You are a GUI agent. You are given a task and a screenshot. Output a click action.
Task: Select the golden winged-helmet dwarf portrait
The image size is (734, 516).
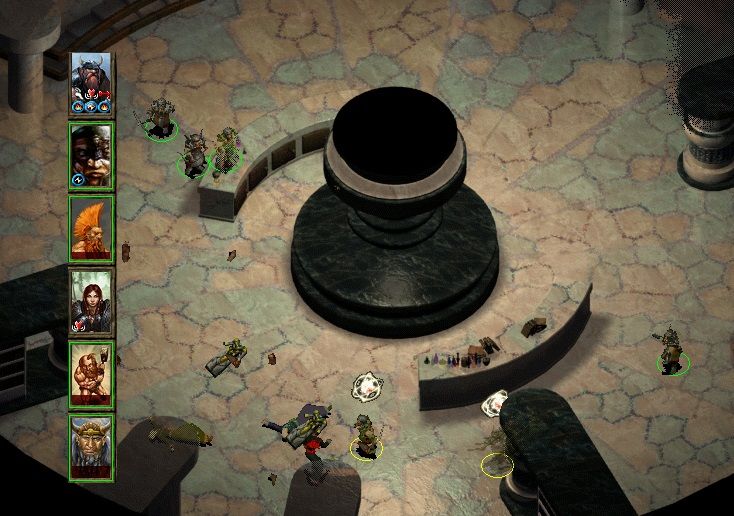[x=91, y=447]
